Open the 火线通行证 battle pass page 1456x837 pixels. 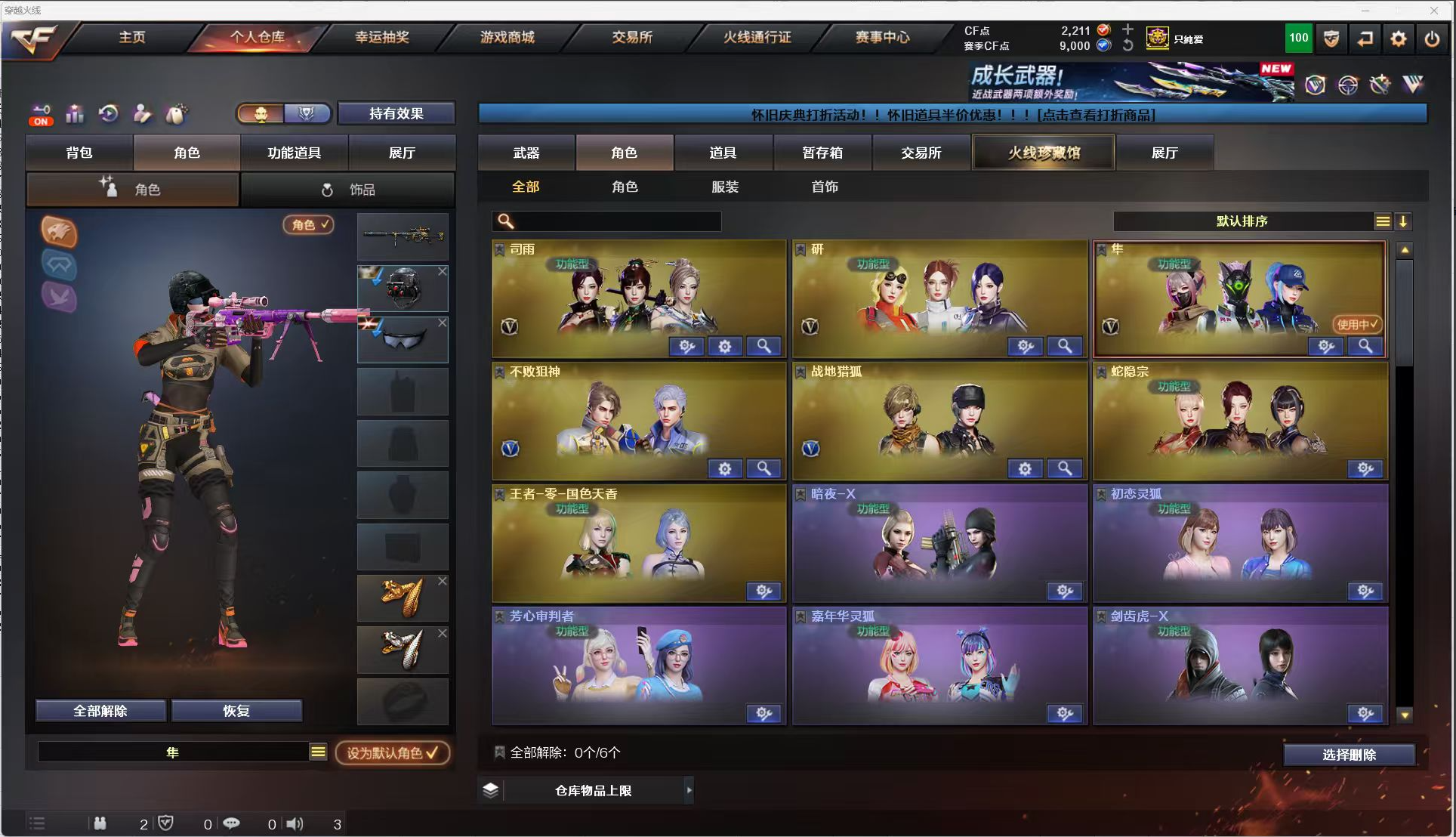[x=757, y=37]
